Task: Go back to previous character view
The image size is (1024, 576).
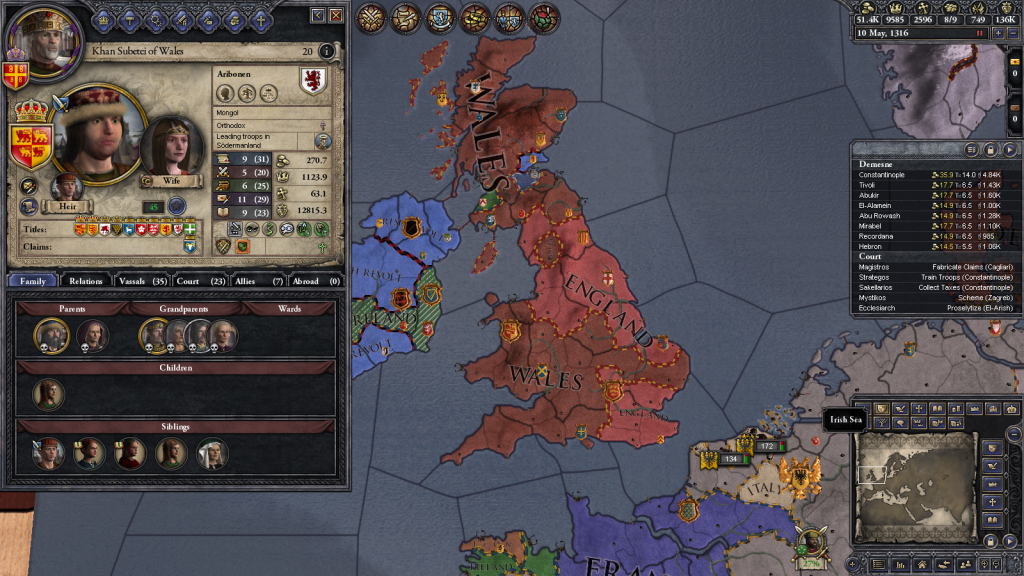Action: pyautogui.click(x=318, y=15)
